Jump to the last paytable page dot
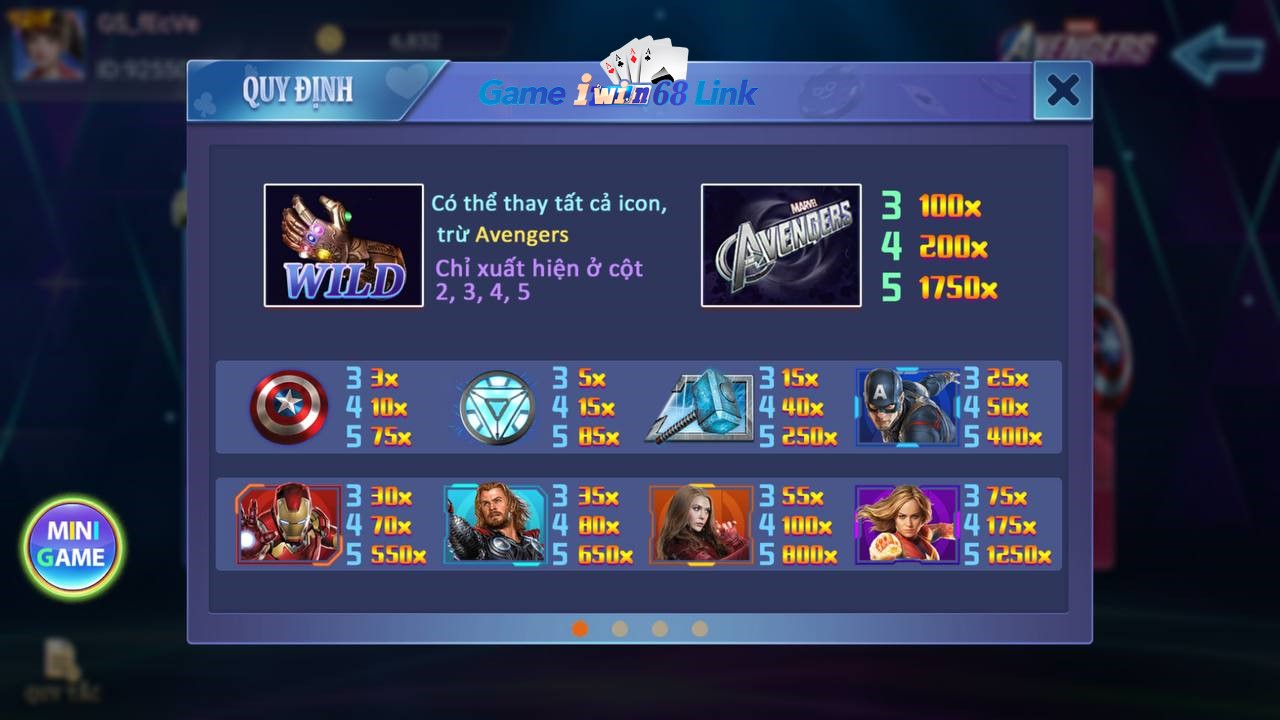This screenshot has width=1280, height=720. (700, 630)
